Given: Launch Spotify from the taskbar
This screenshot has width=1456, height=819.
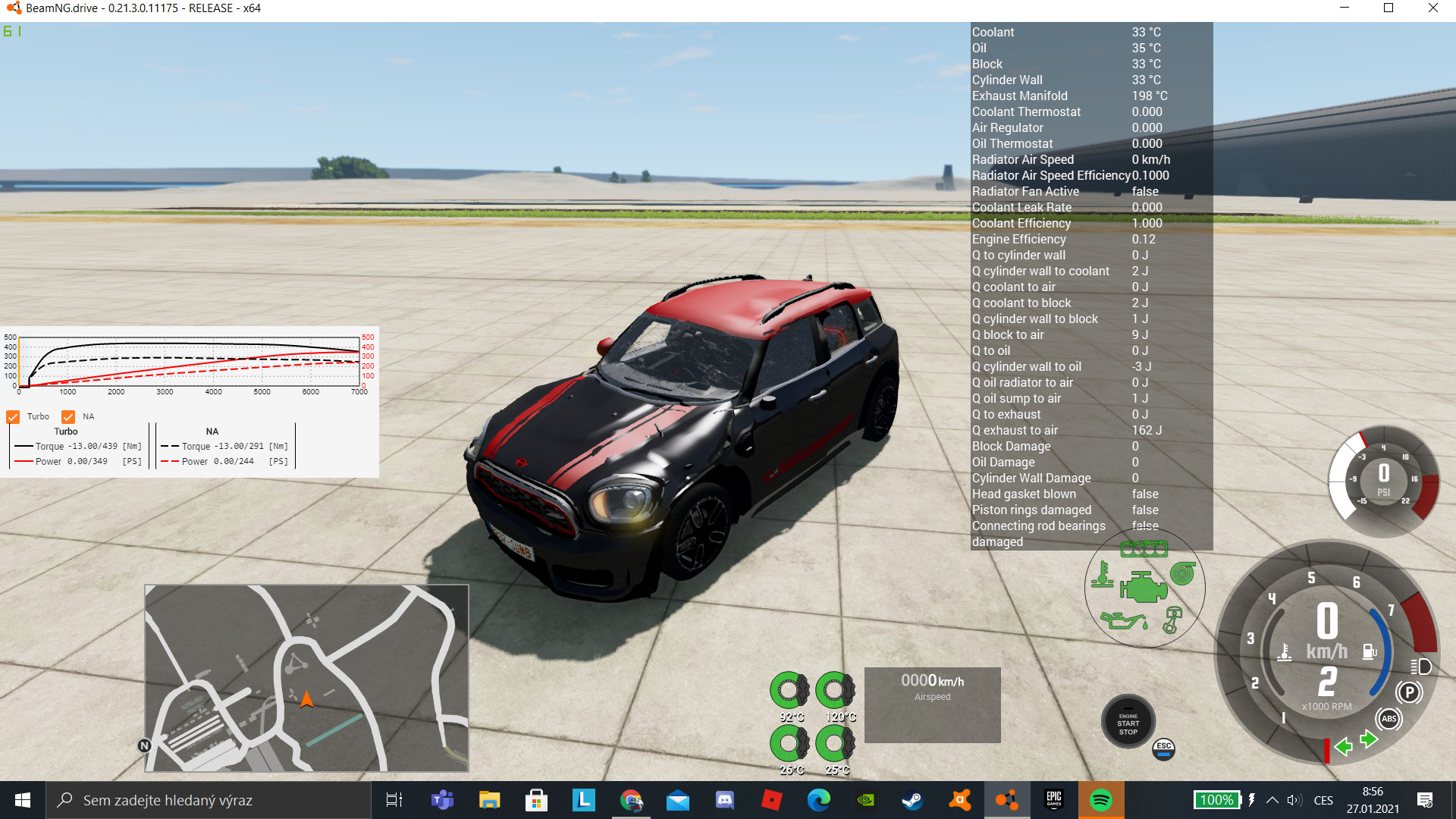Looking at the screenshot, I should [1101, 799].
